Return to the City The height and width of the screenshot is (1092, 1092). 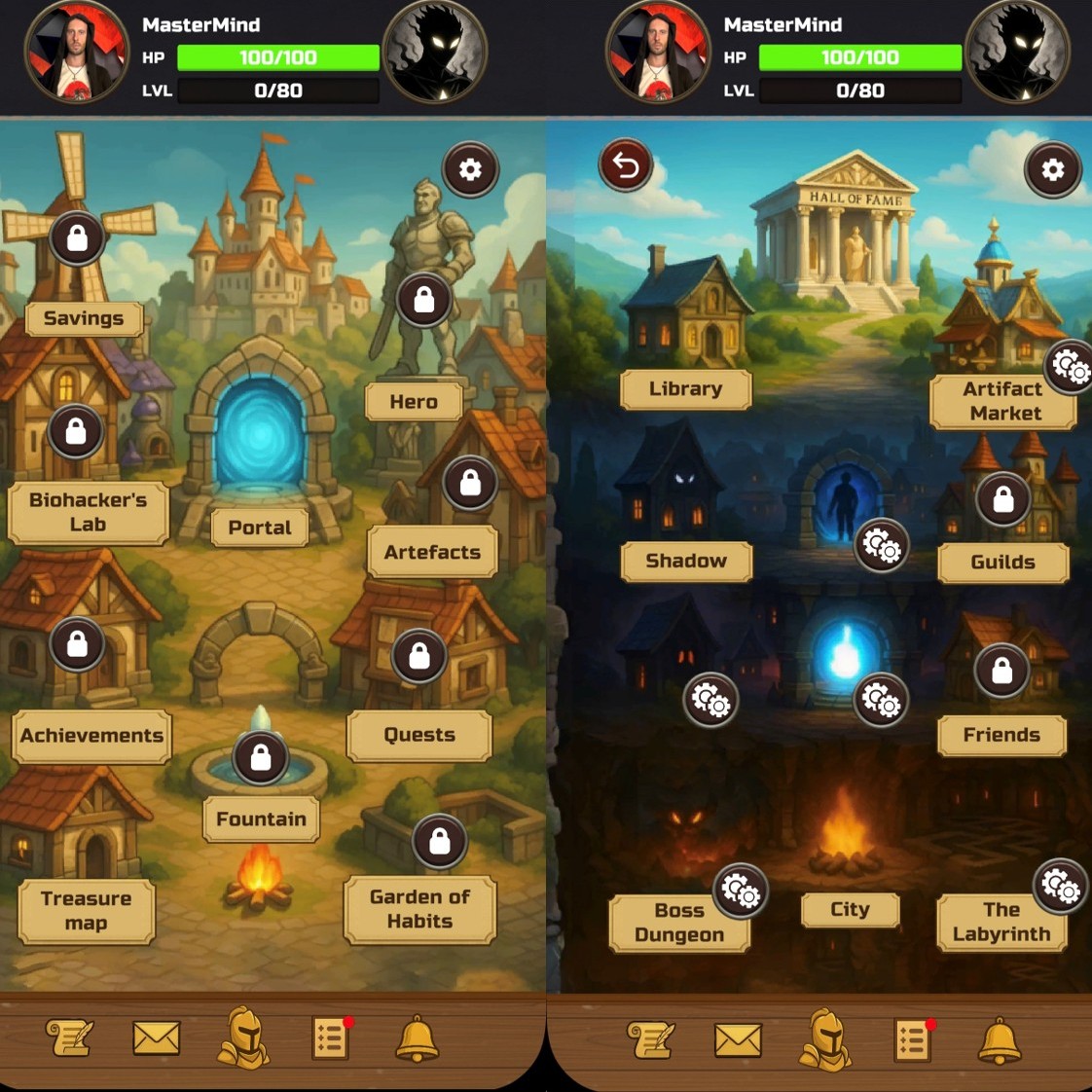pos(850,909)
